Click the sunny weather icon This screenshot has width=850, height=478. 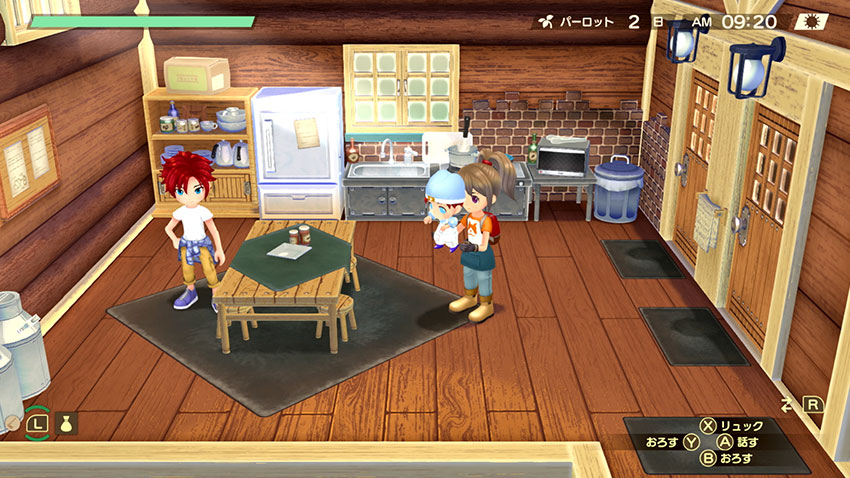tap(809, 20)
